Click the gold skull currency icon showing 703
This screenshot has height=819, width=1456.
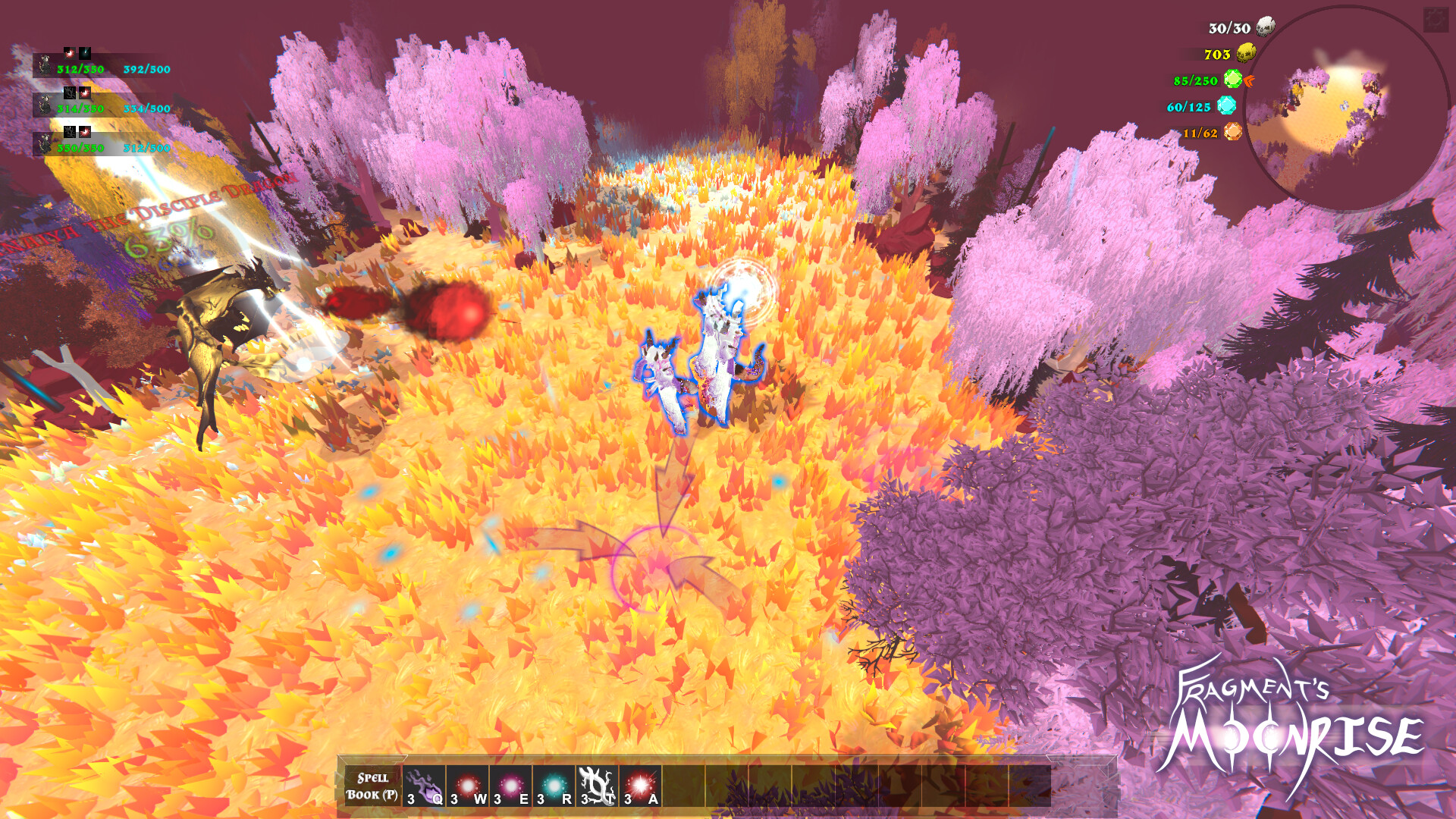(1245, 53)
